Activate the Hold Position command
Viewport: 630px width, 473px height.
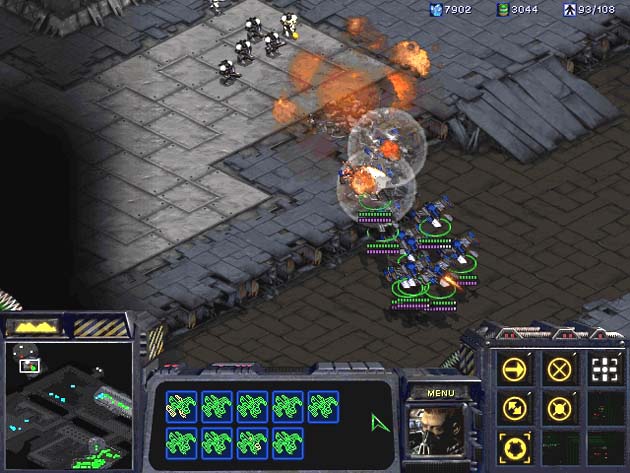click(x=559, y=408)
